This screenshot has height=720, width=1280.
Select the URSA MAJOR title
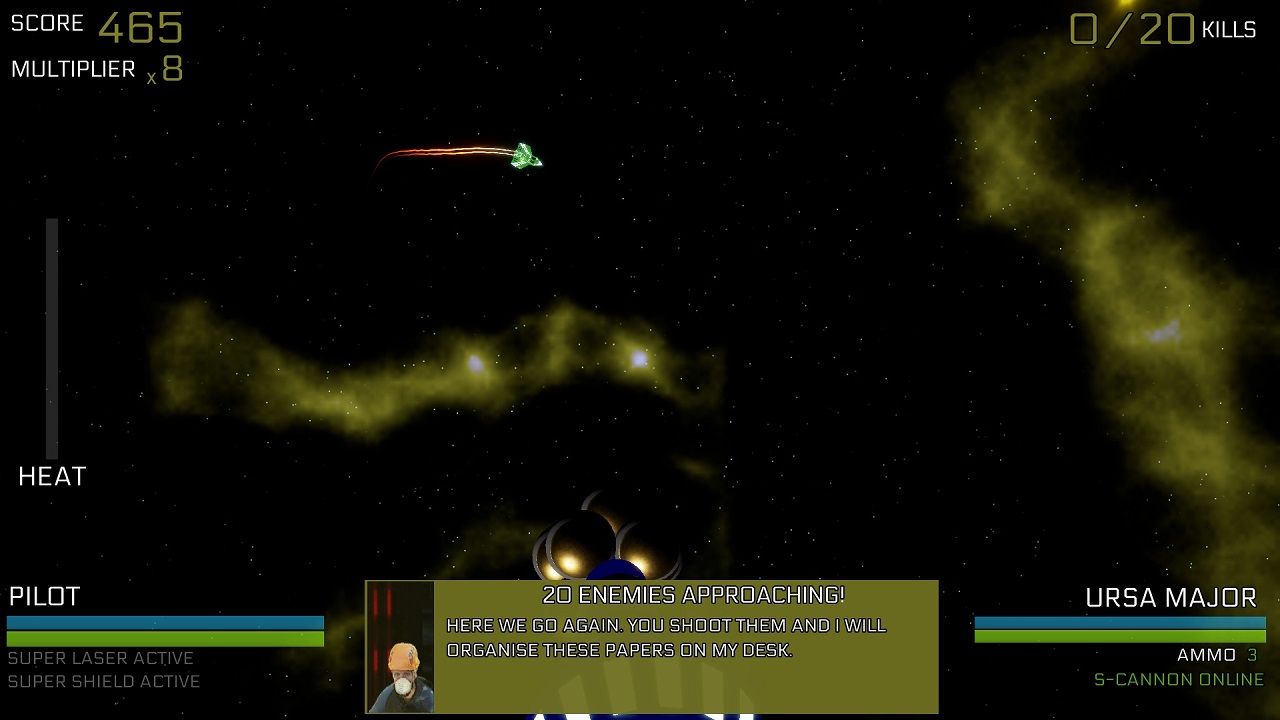pos(1171,597)
